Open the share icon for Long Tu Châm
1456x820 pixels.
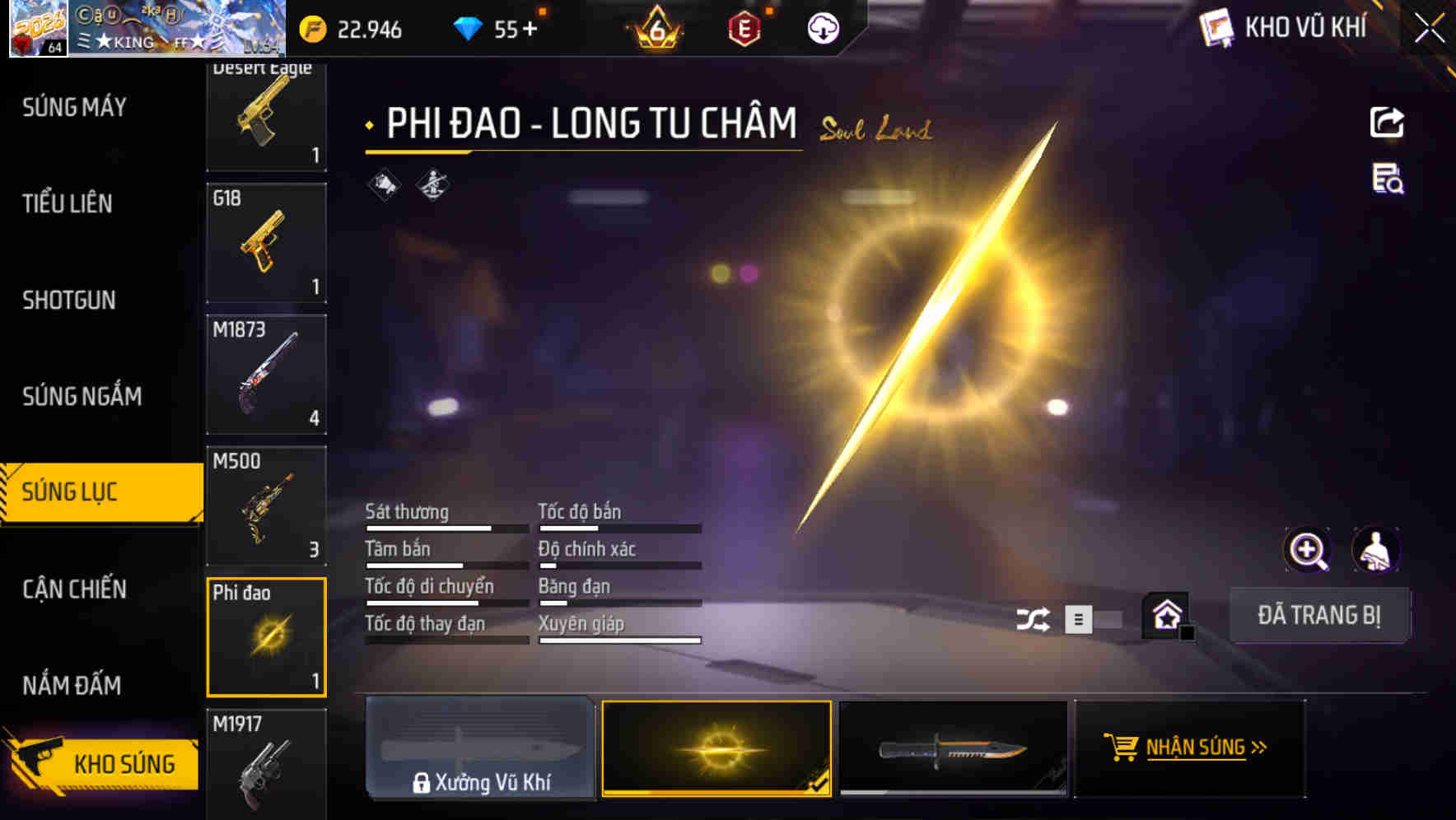pos(1388,122)
